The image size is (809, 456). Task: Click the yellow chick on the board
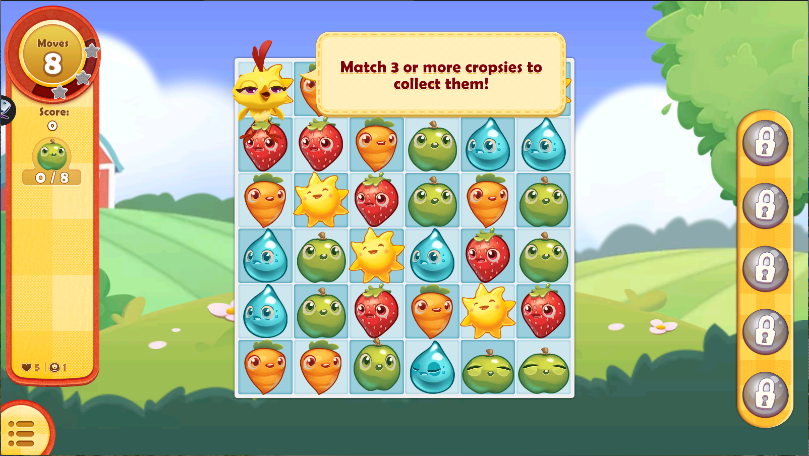tap(263, 91)
